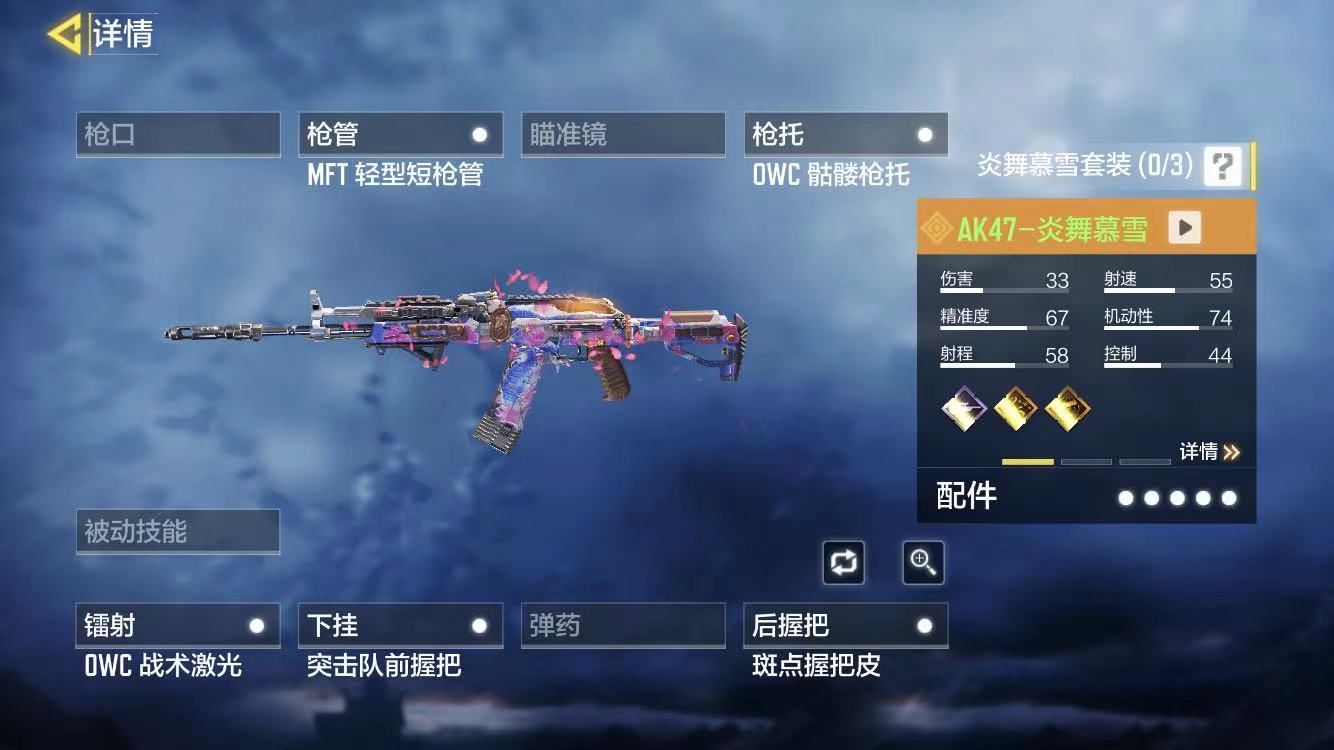Activate the magnifier zoom inspect button
The height and width of the screenshot is (750, 1334).
pos(922,563)
